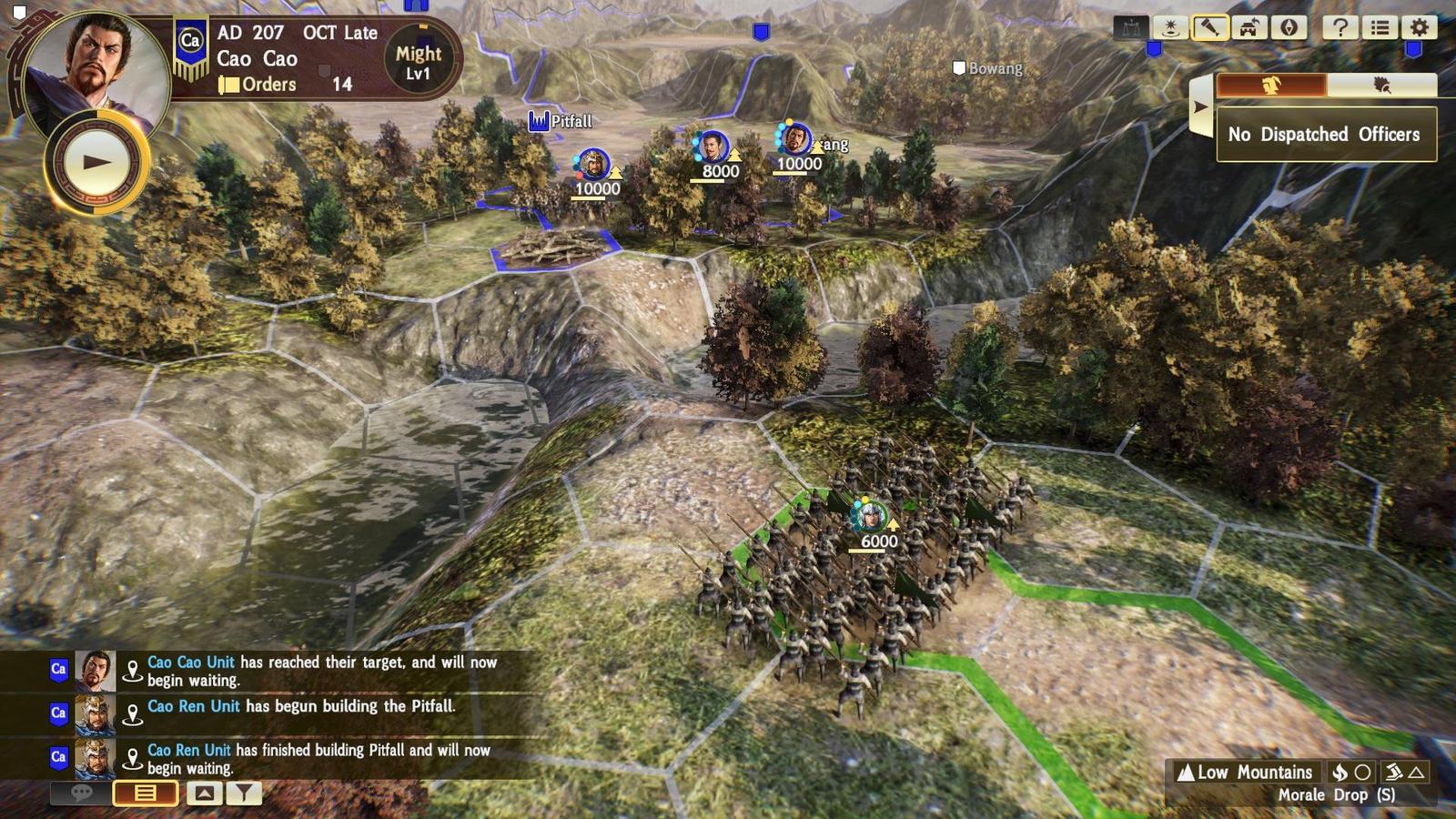This screenshot has width=1456, height=819.
Task: Select the friendly officer tab on right panel
Action: point(1271,86)
